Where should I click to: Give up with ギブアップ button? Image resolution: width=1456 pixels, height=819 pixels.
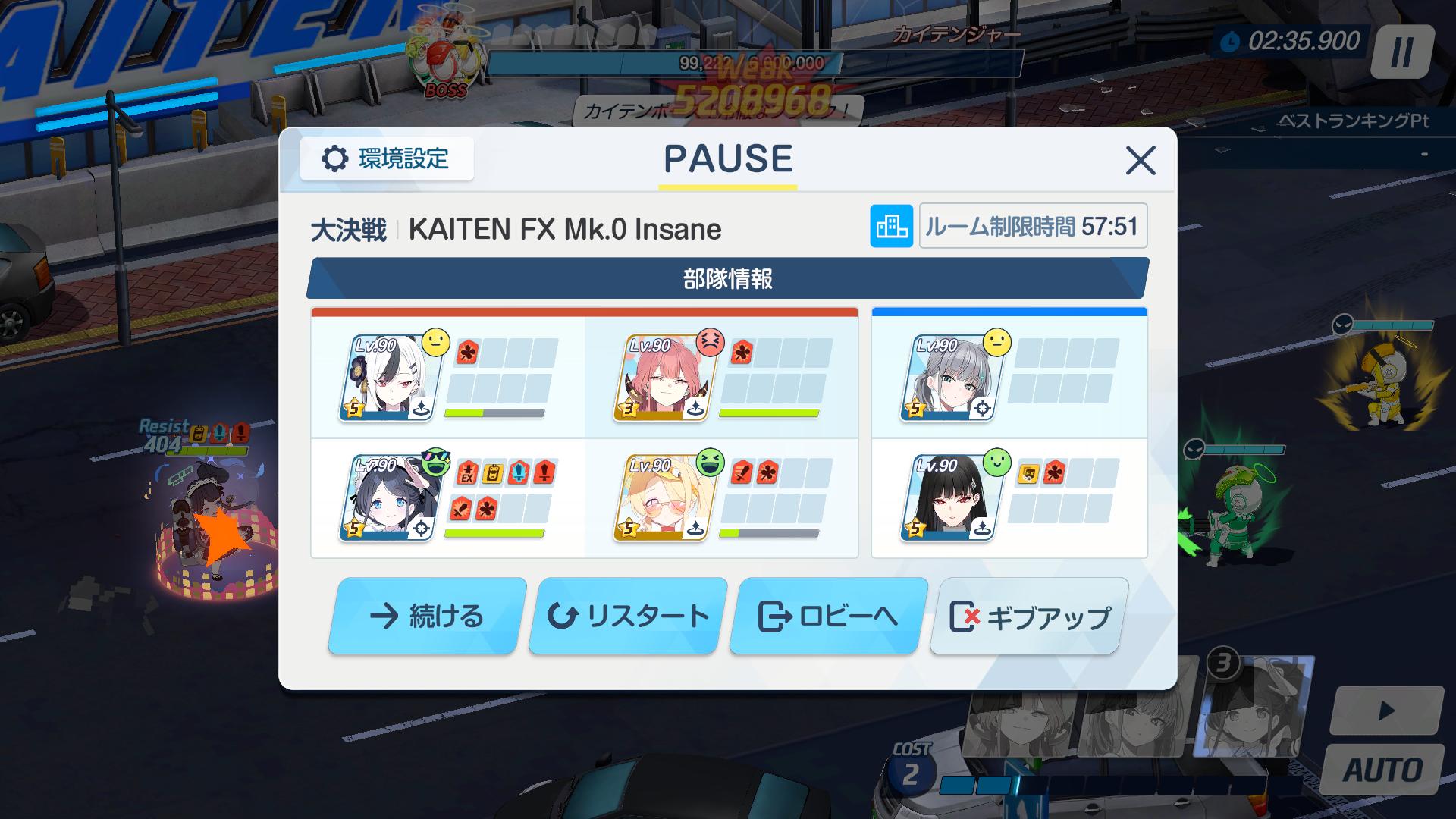point(1029,616)
